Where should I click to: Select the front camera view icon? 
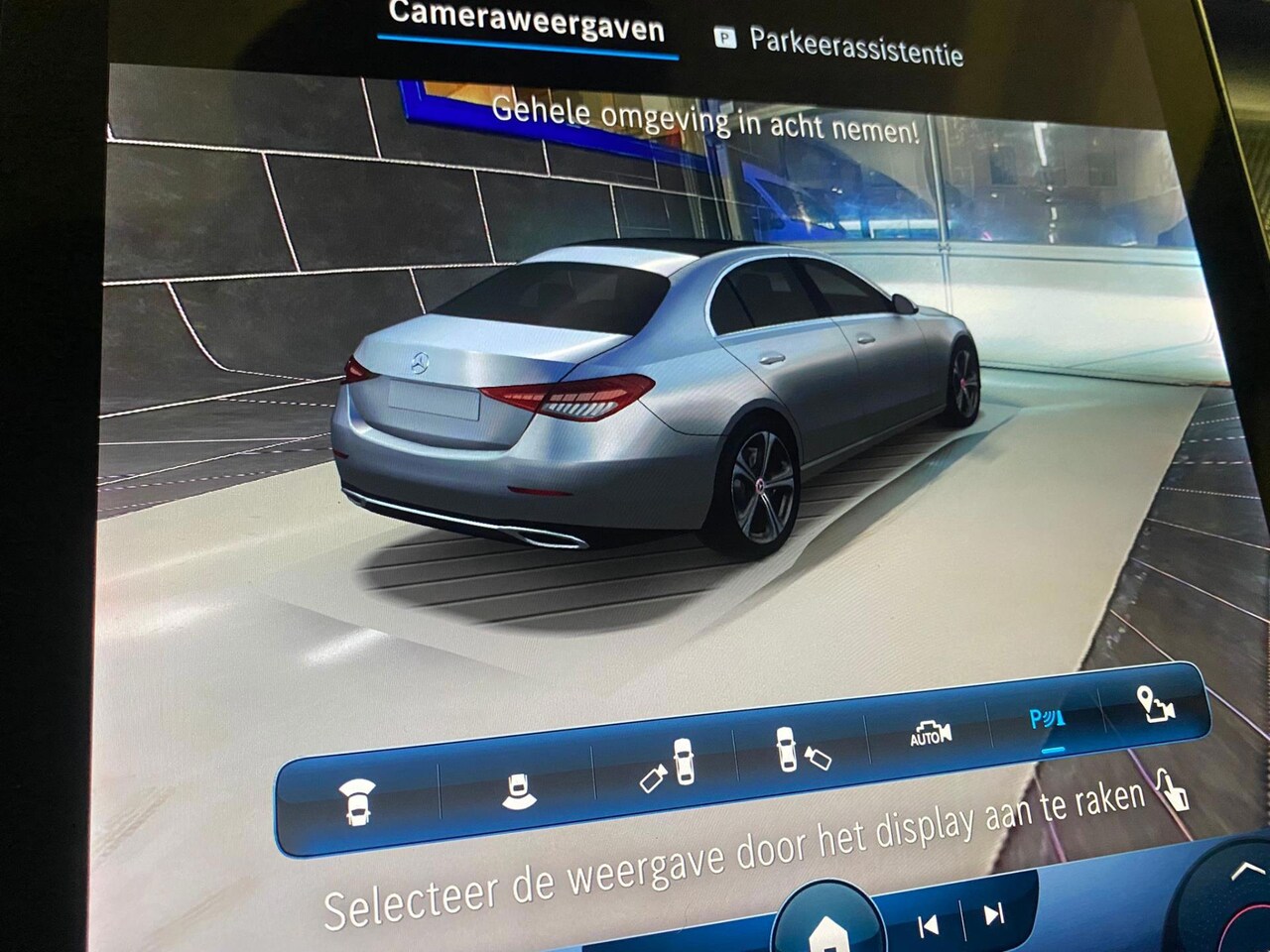tap(357, 801)
